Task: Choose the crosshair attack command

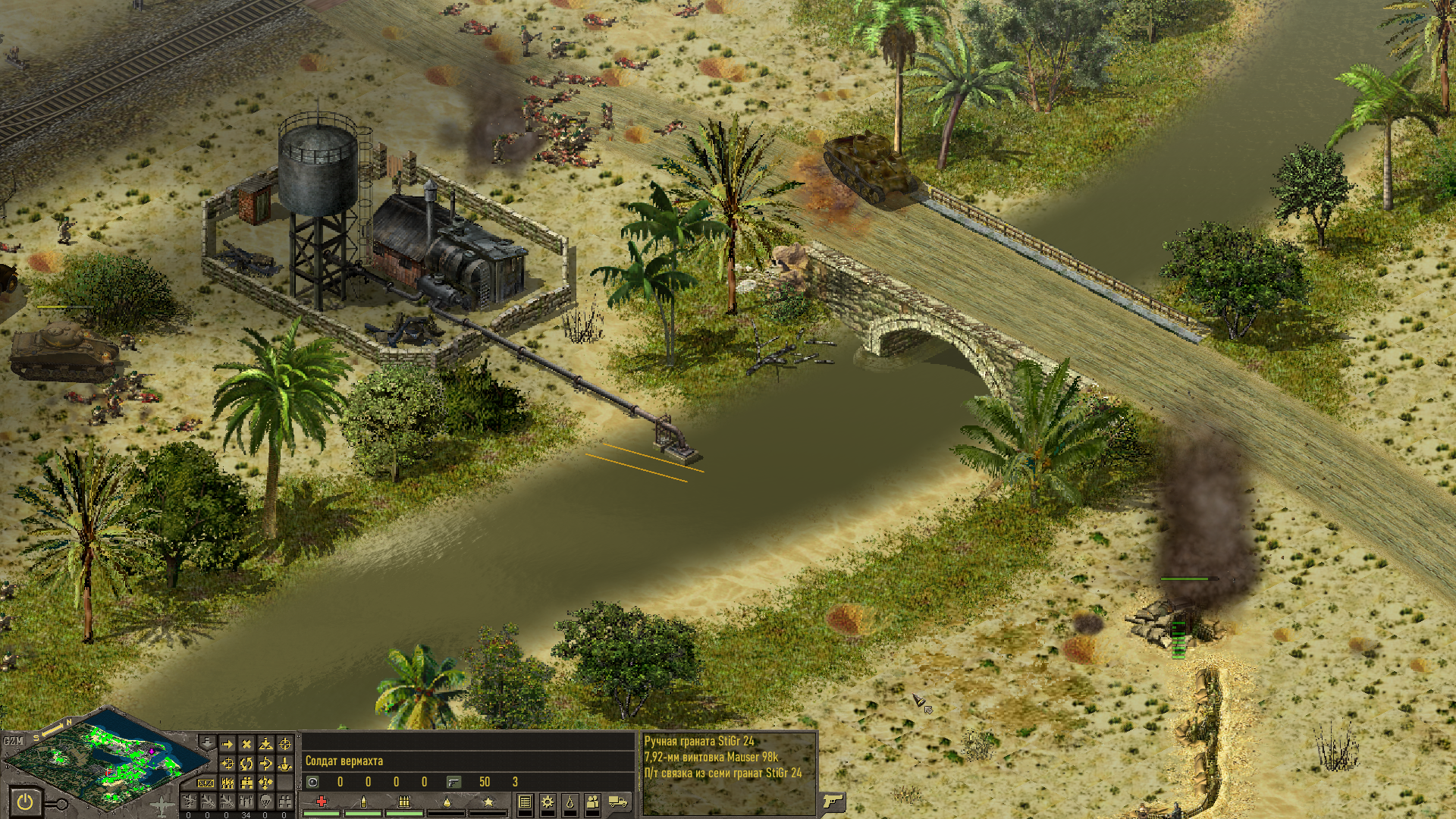Action: point(284,744)
